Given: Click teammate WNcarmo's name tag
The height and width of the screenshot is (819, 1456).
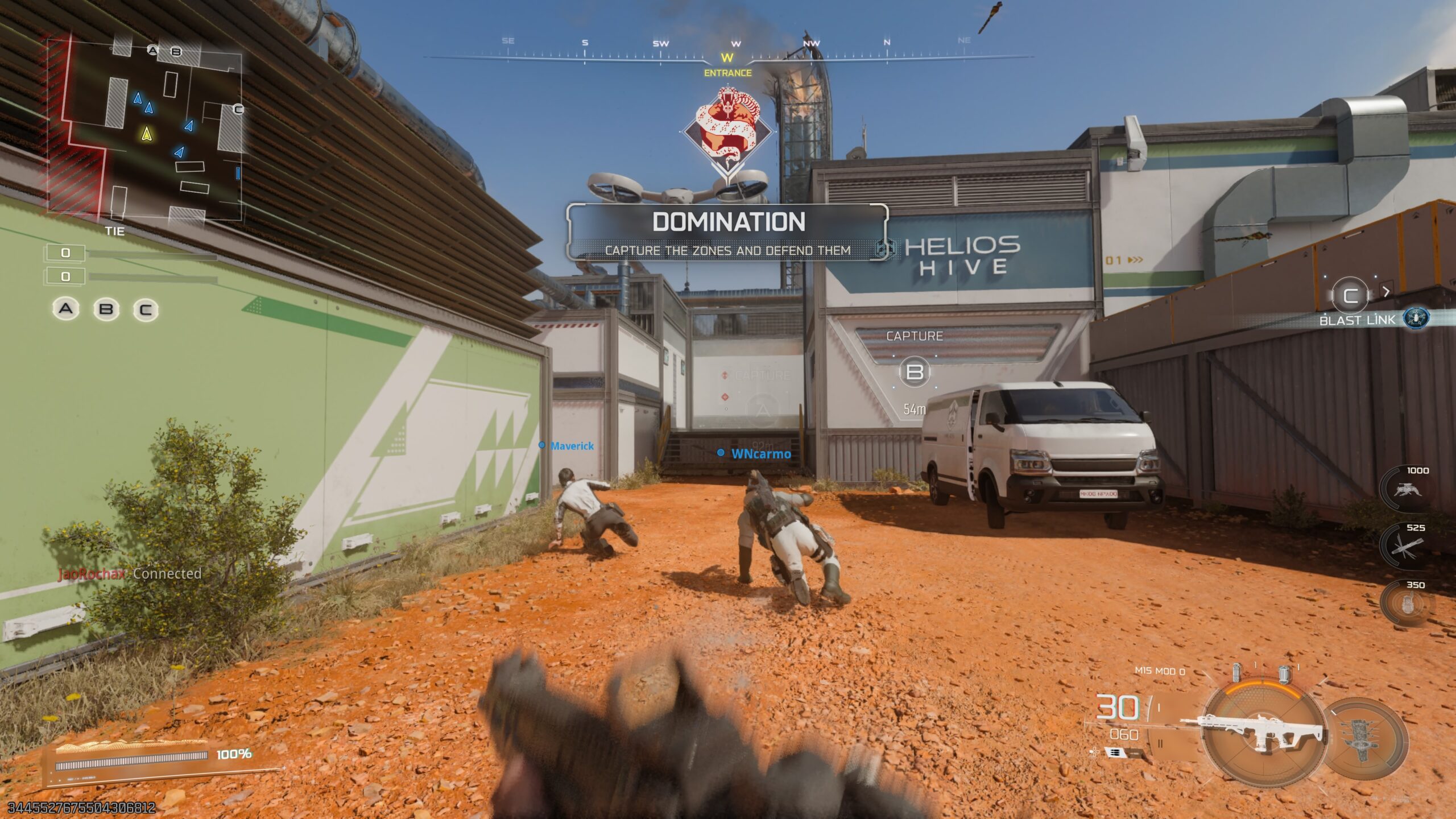Looking at the screenshot, I should pos(760,454).
